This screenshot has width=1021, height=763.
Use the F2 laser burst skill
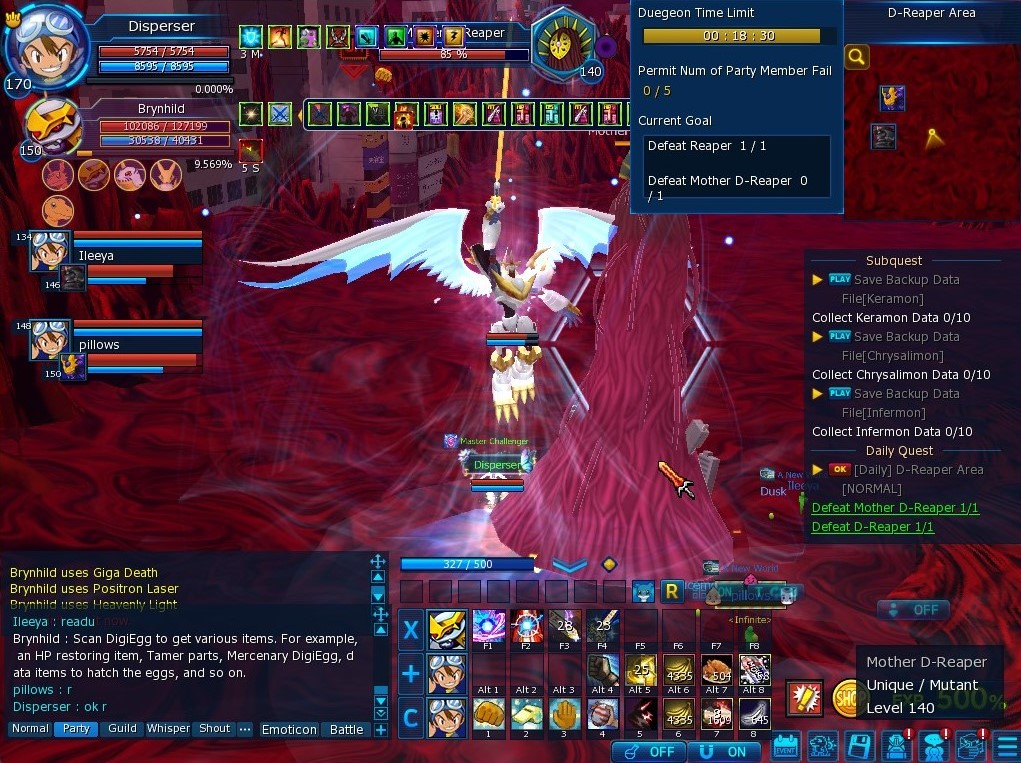(526, 627)
